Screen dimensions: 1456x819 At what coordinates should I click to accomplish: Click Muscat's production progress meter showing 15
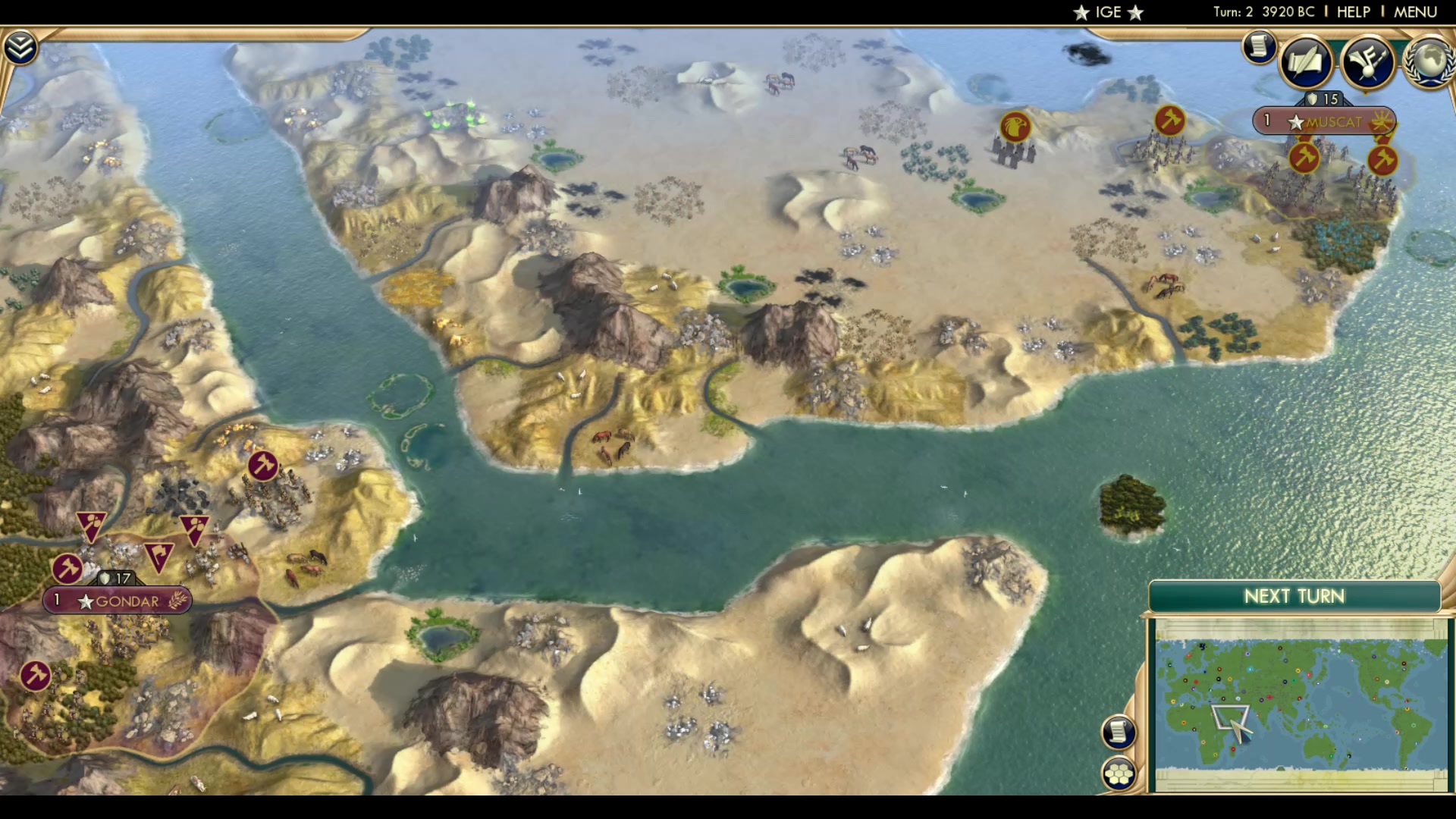coord(1325,98)
